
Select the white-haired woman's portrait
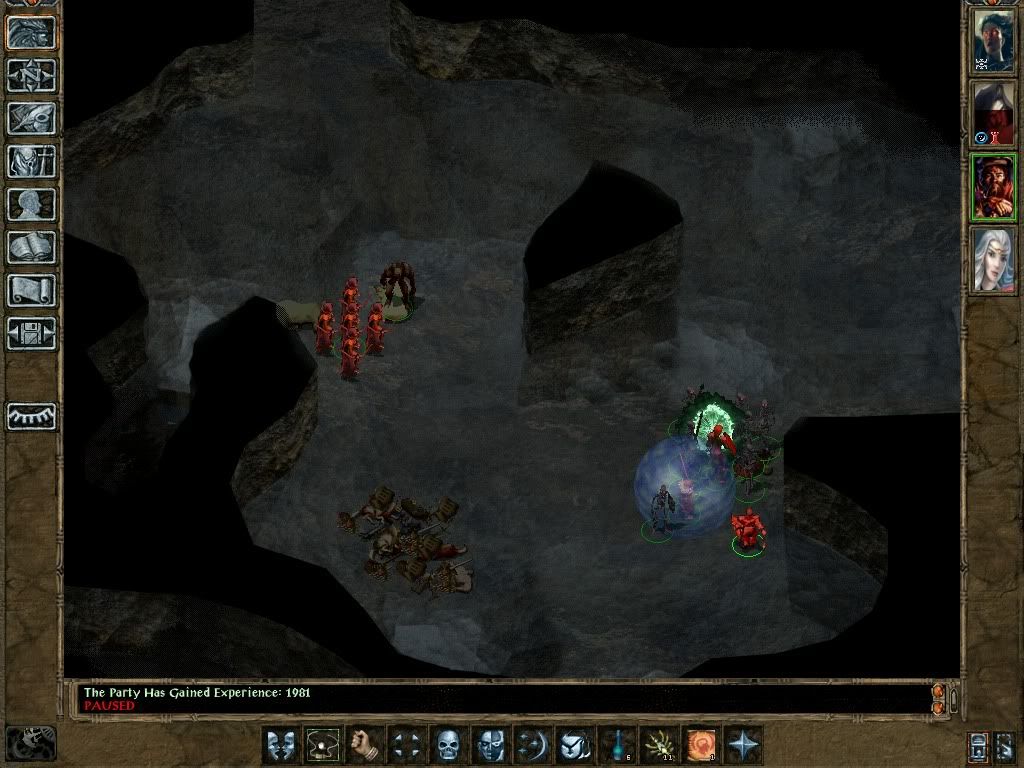coord(994,259)
